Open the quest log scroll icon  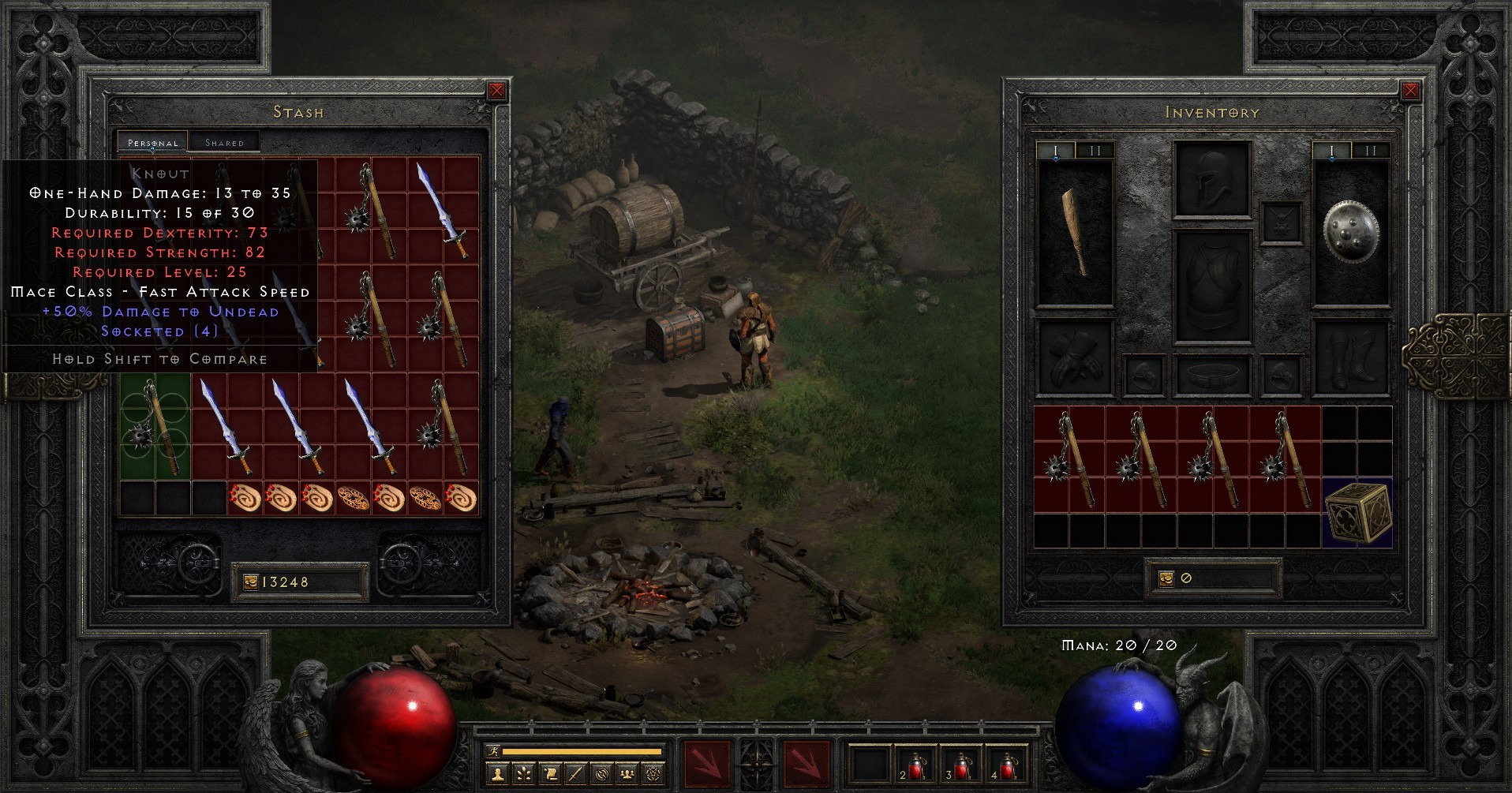pyautogui.click(x=550, y=775)
